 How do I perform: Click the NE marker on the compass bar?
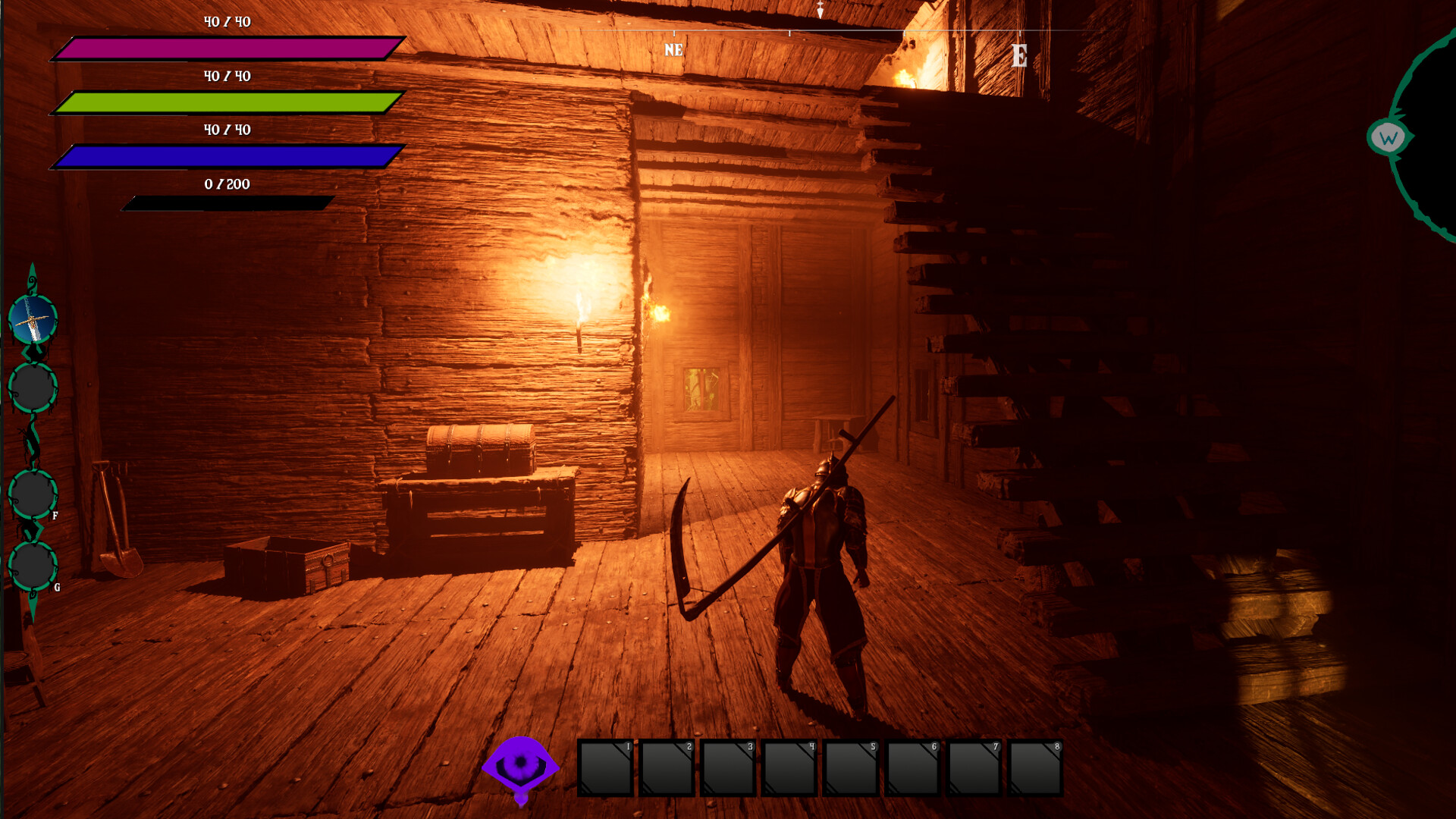coord(672,50)
